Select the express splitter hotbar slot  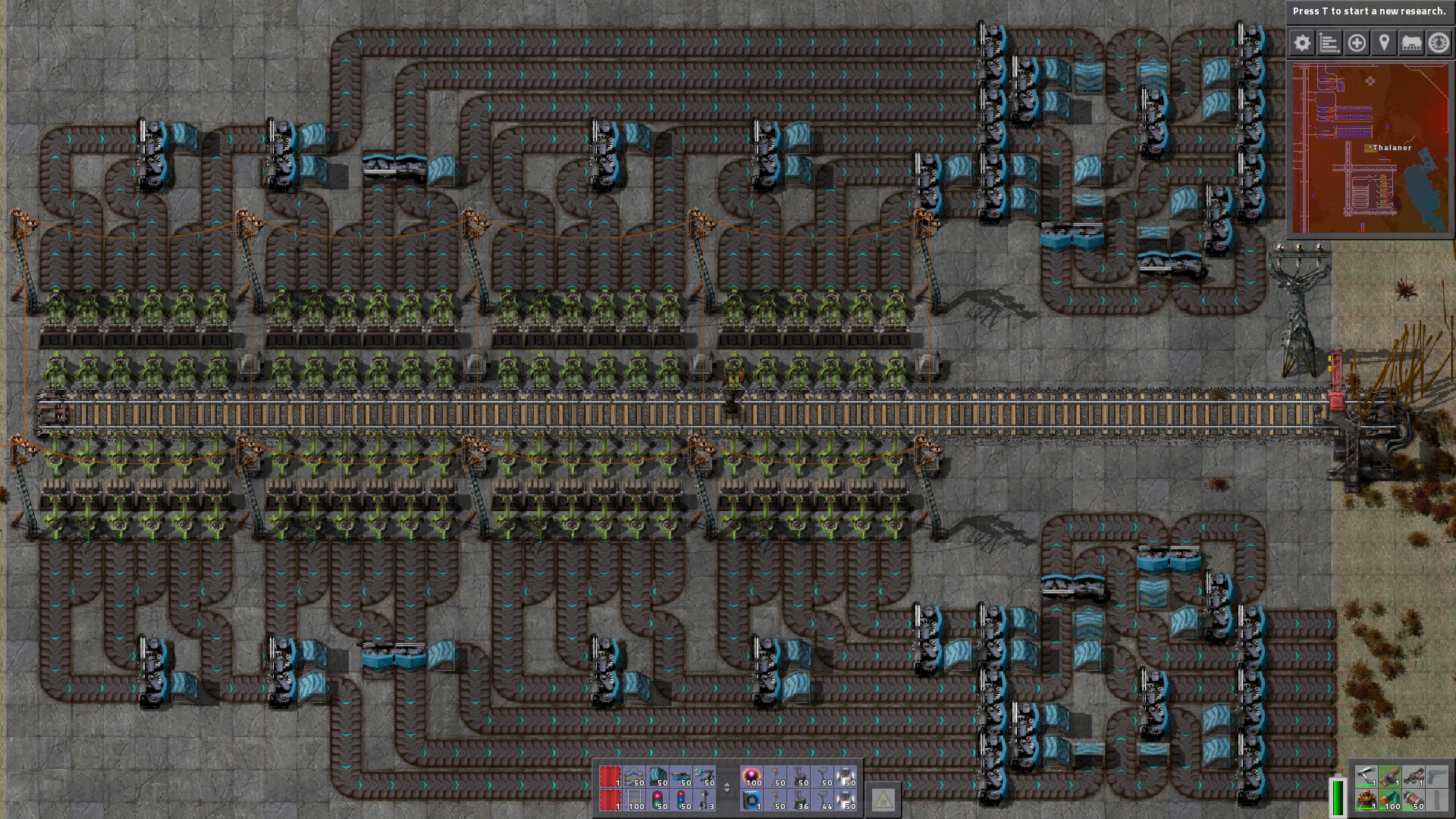tap(681, 777)
